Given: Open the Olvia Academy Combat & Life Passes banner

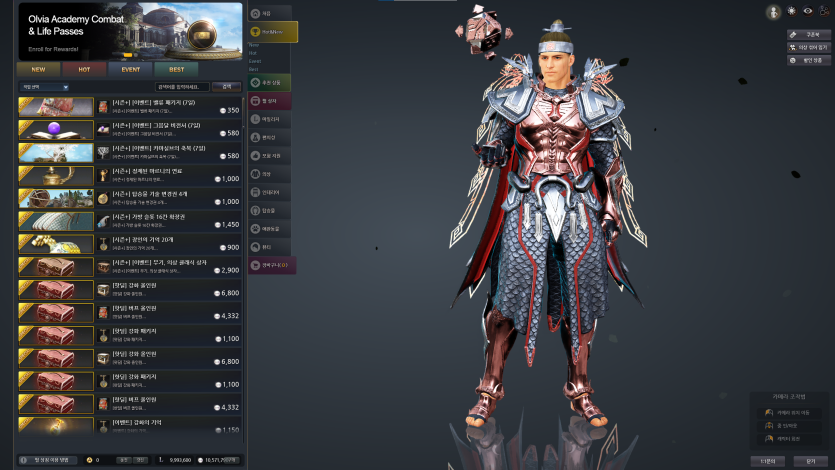Looking at the screenshot, I should coord(129,30).
